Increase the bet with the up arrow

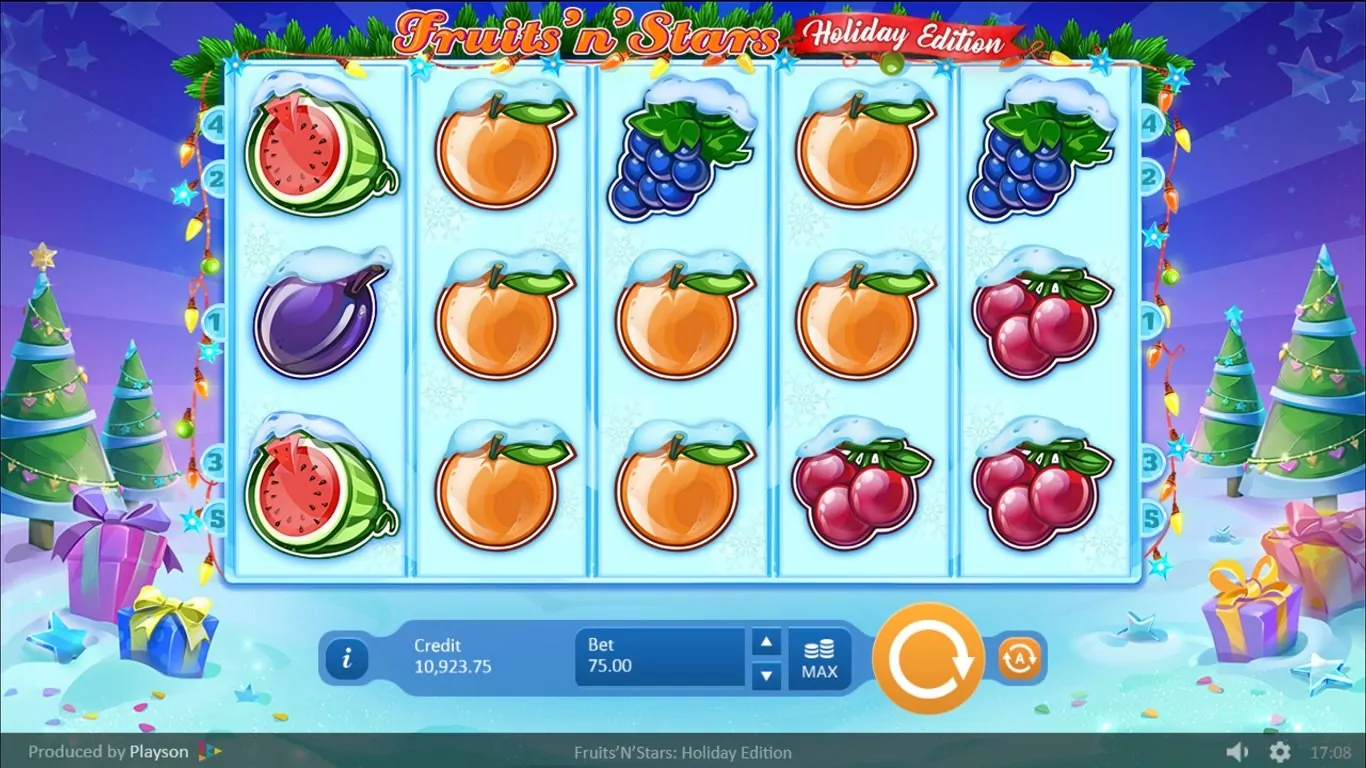pos(766,642)
